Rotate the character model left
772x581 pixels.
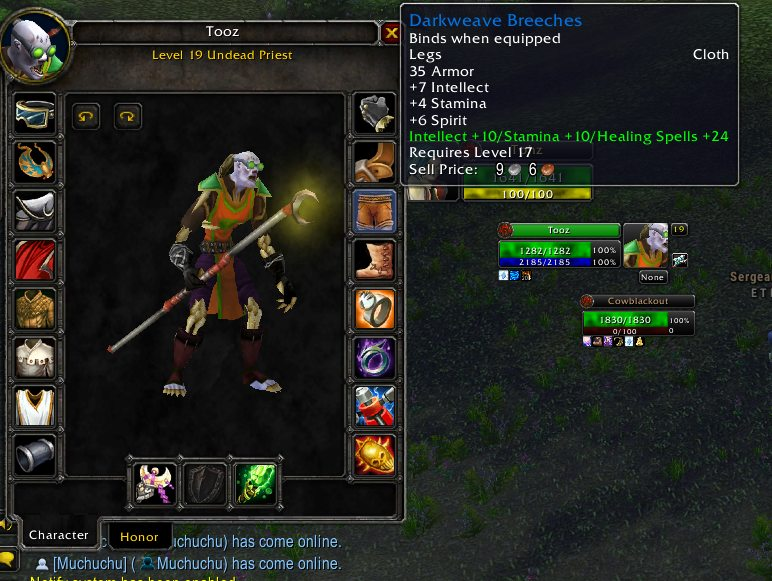coord(87,117)
